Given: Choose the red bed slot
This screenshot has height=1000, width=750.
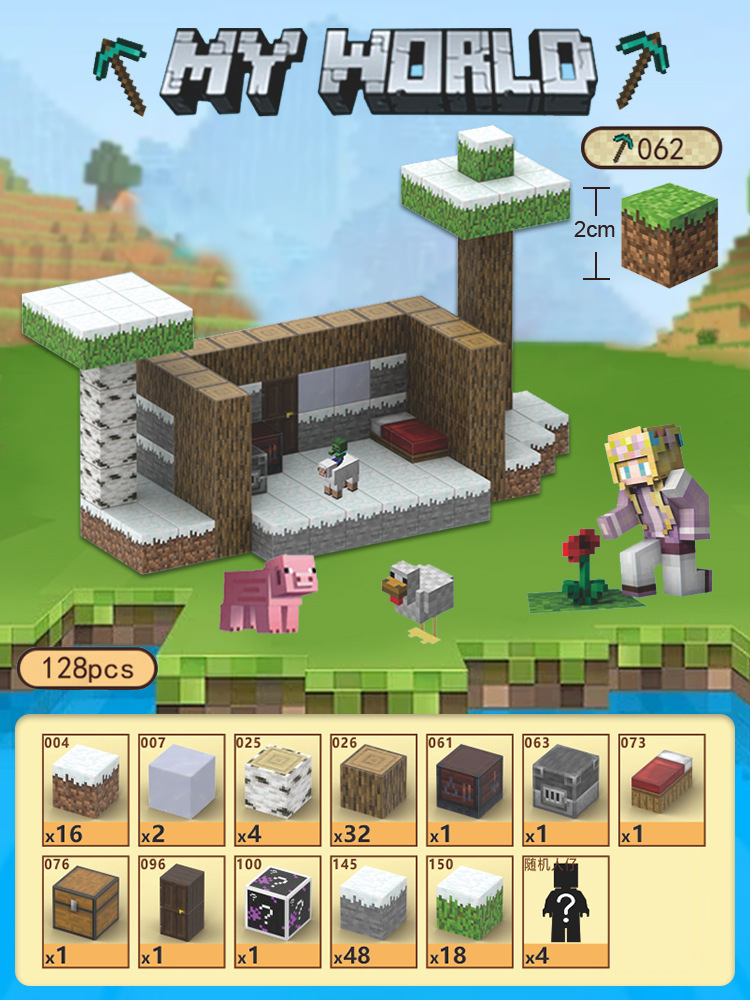Looking at the screenshot, I should tap(661, 790).
